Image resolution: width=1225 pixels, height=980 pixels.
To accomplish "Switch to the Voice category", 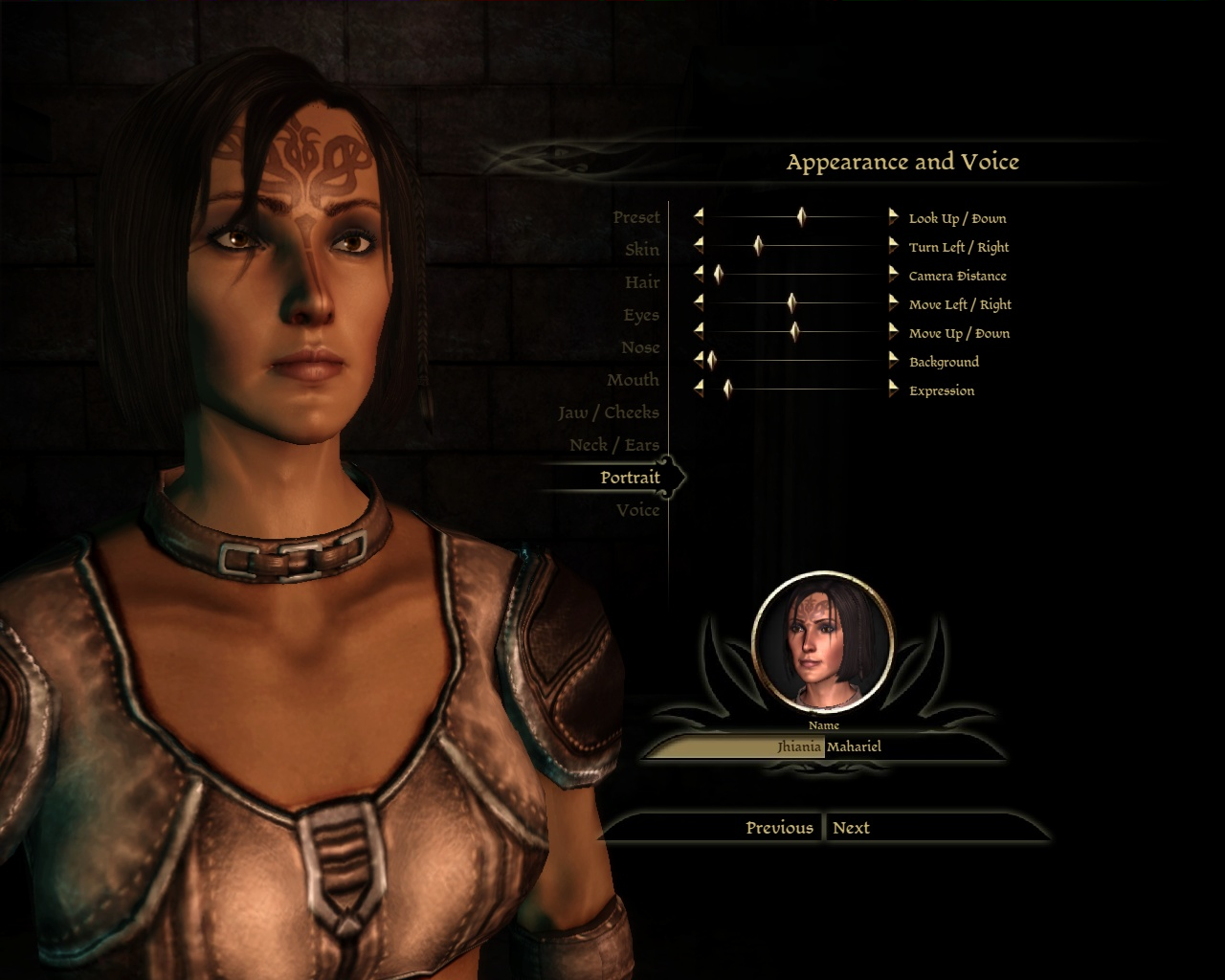I will (637, 510).
